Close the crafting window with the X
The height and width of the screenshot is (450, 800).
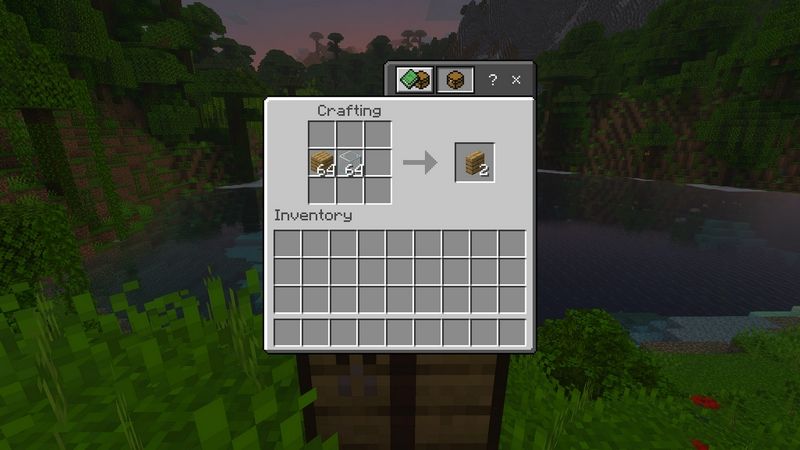tap(516, 80)
